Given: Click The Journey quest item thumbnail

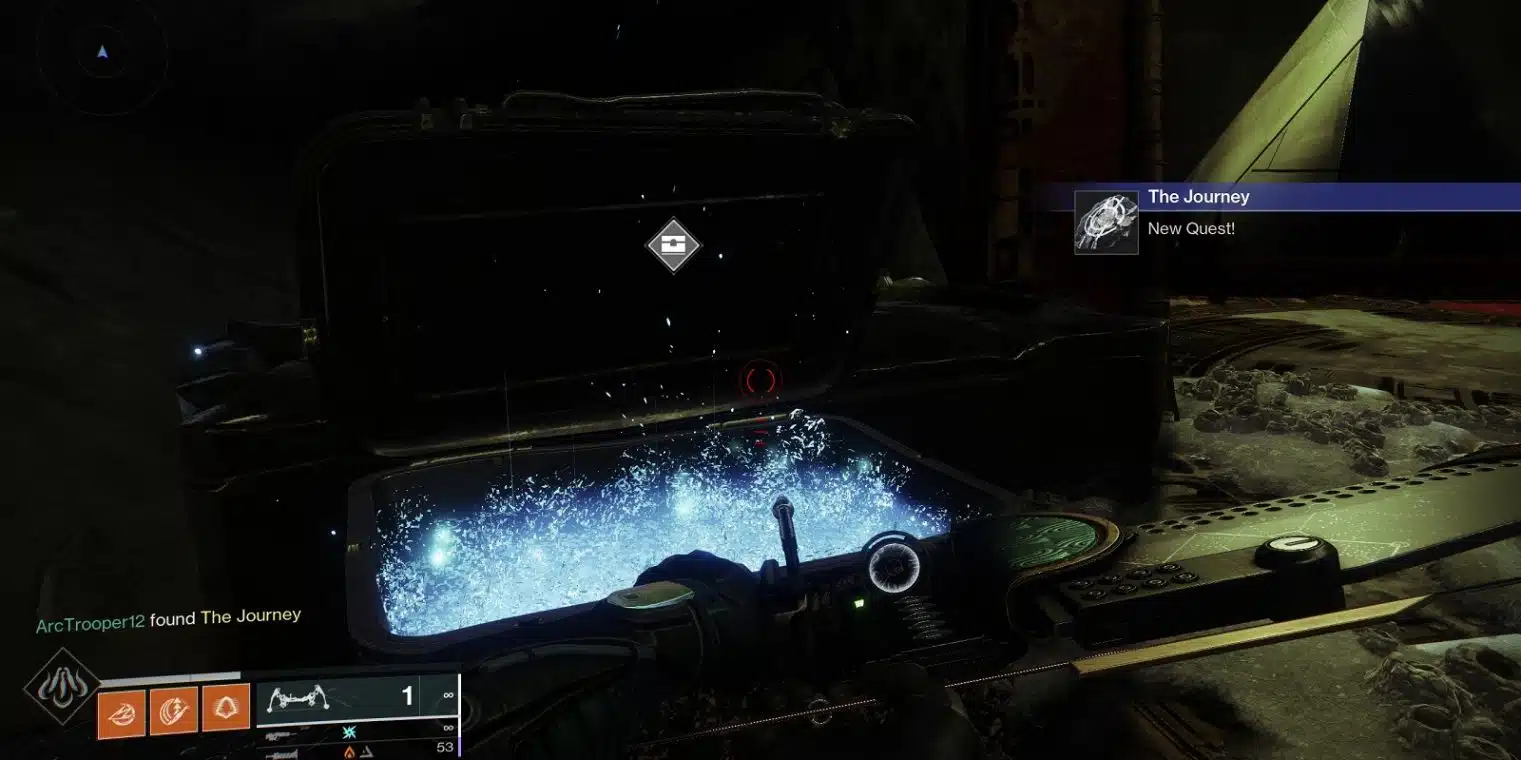Looking at the screenshot, I should pos(1106,222).
